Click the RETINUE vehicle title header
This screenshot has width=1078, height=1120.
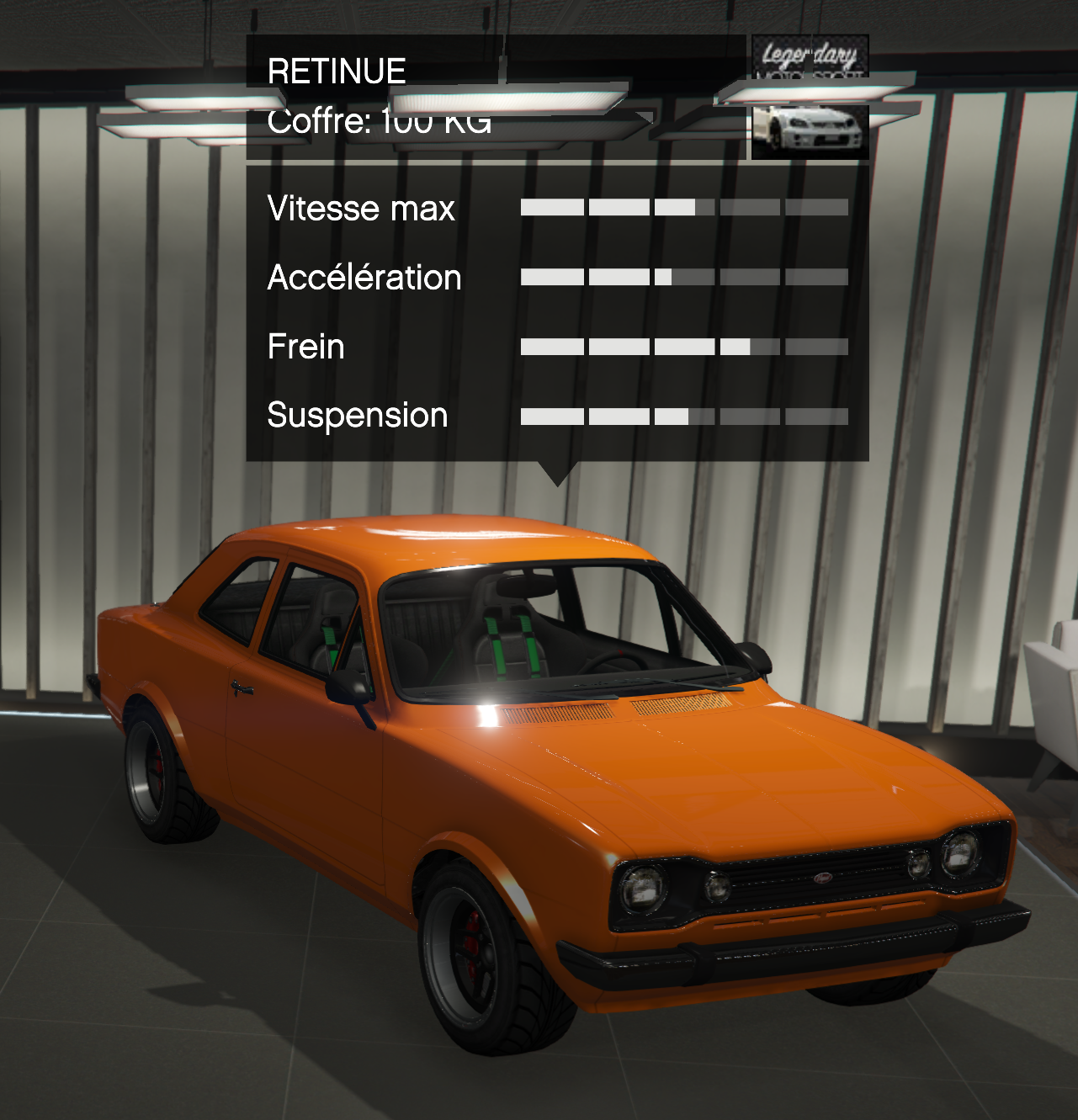point(337,72)
